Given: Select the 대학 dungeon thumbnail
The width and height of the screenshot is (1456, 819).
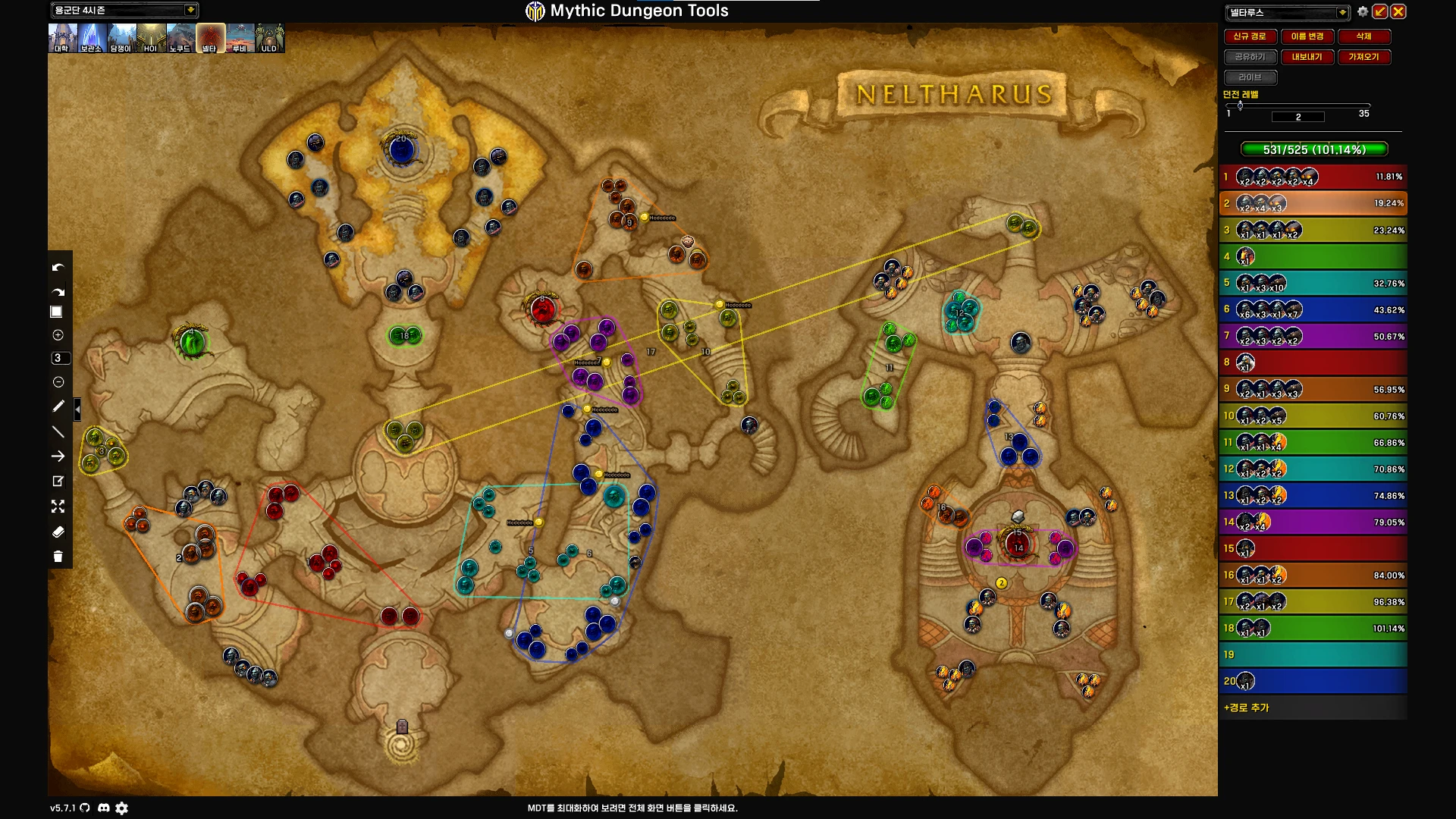Looking at the screenshot, I should tap(61, 38).
